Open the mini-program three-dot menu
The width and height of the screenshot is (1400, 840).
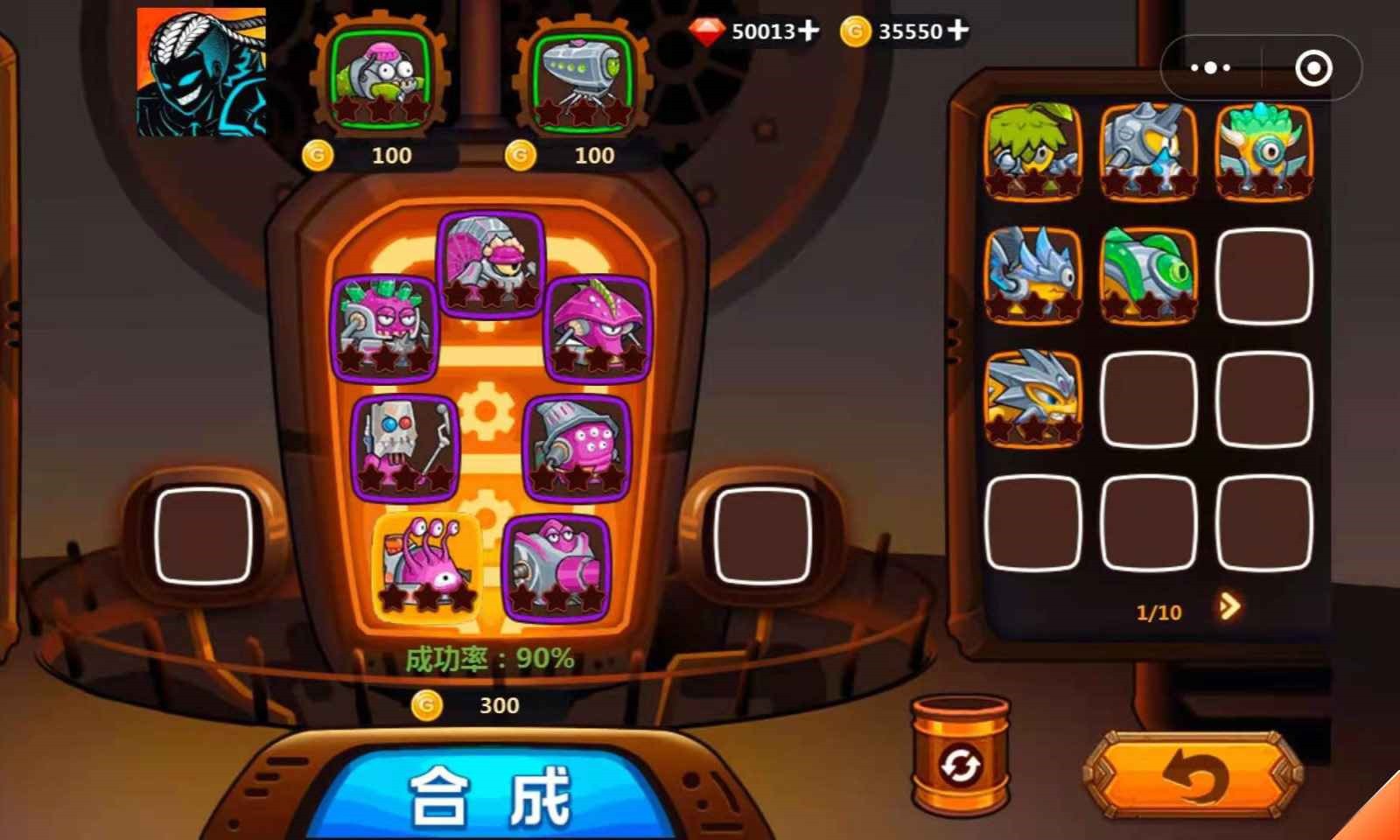point(1211,67)
